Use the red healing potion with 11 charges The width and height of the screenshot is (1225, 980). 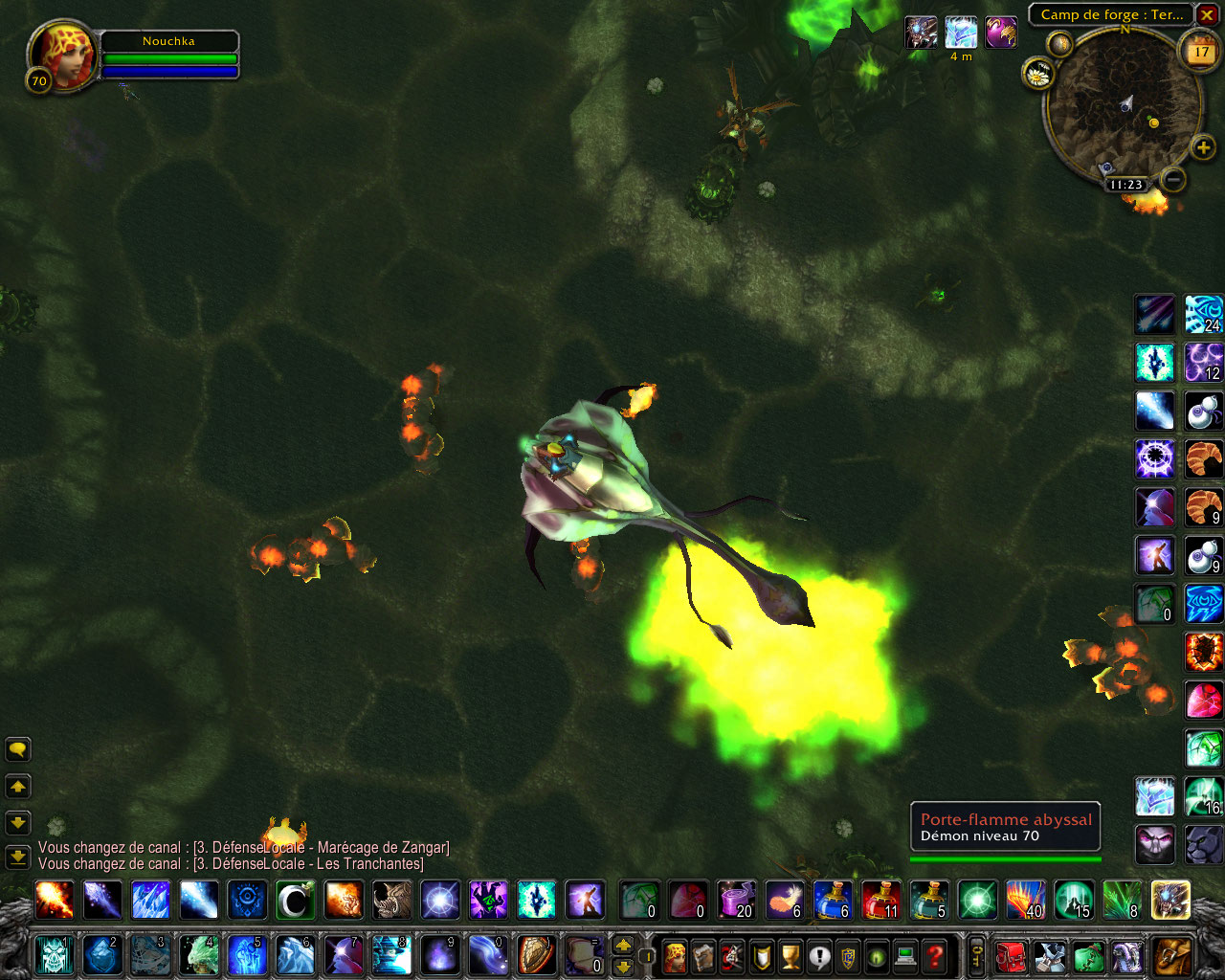click(880, 900)
